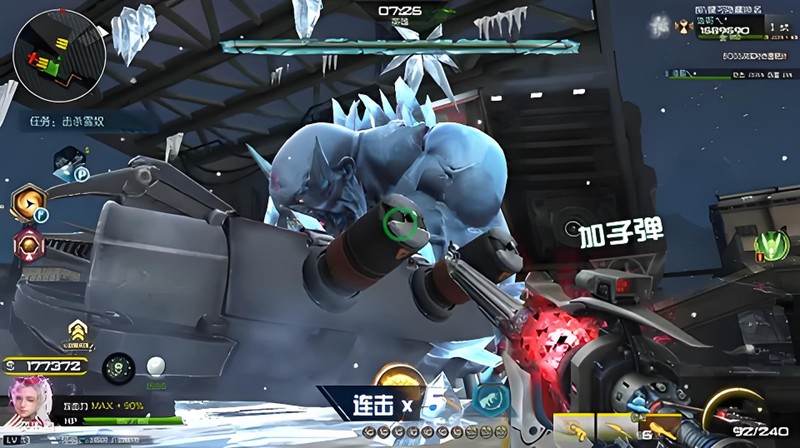Screen dimensions: 800x448
Task: Tap the green round grenade icon
Action: click(x=116, y=366)
